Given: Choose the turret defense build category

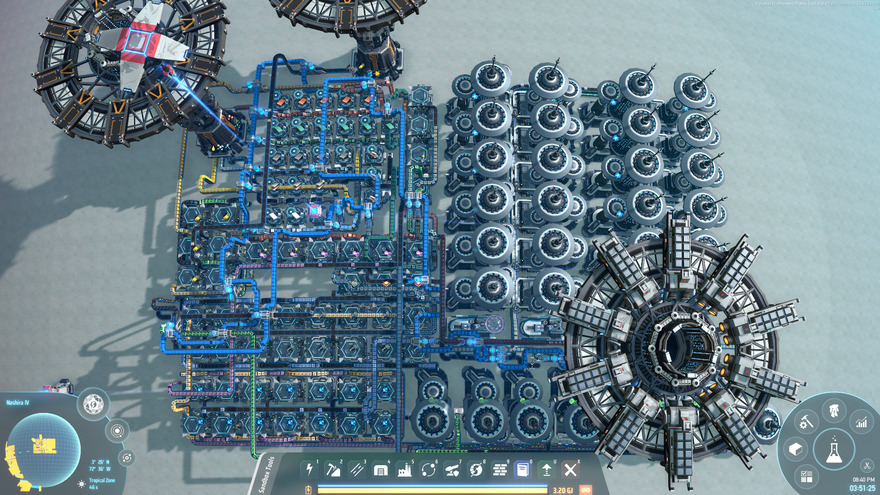Looking at the screenshot, I should (x=452, y=469).
